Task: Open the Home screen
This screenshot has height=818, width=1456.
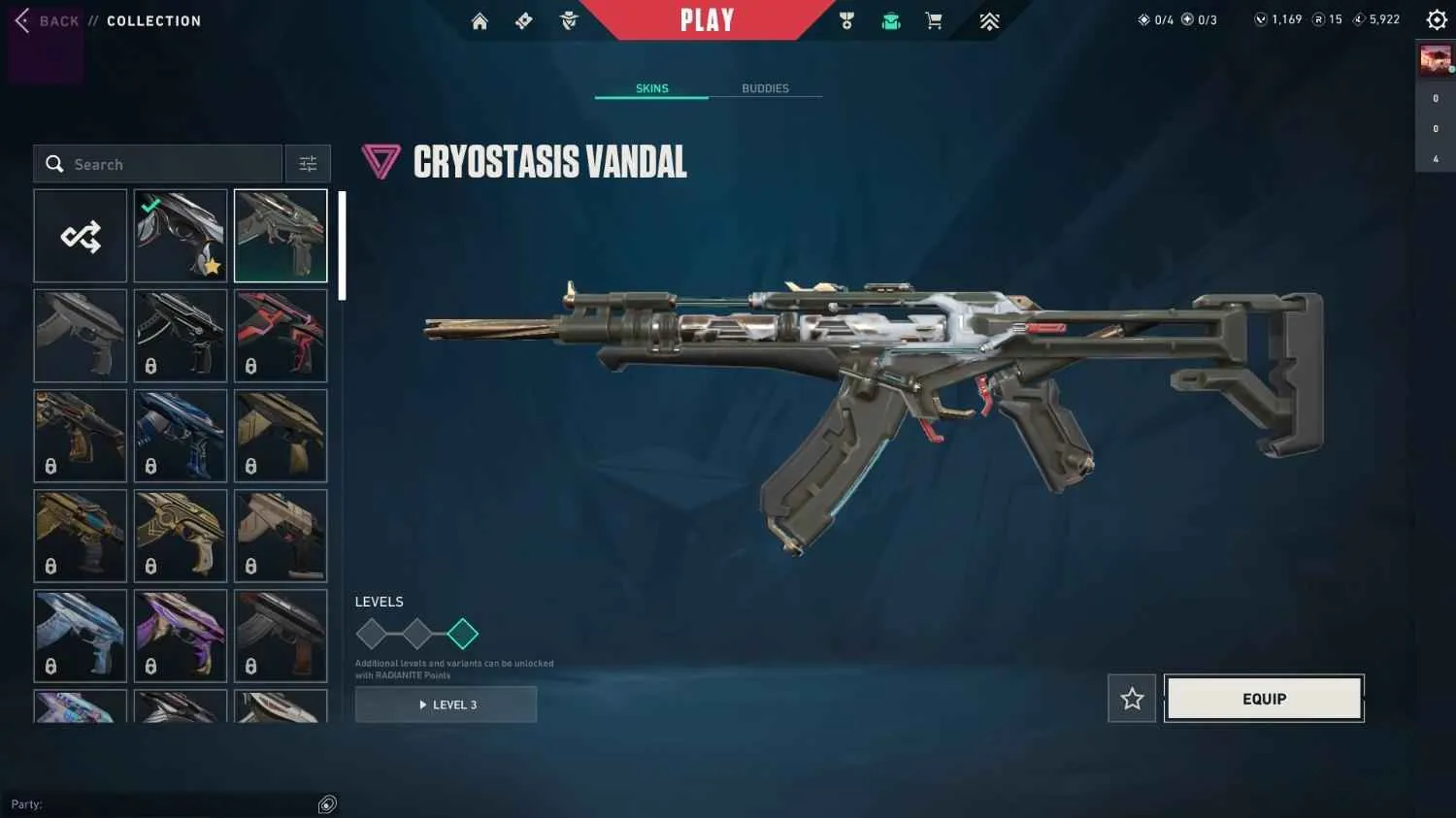Action: (x=480, y=19)
